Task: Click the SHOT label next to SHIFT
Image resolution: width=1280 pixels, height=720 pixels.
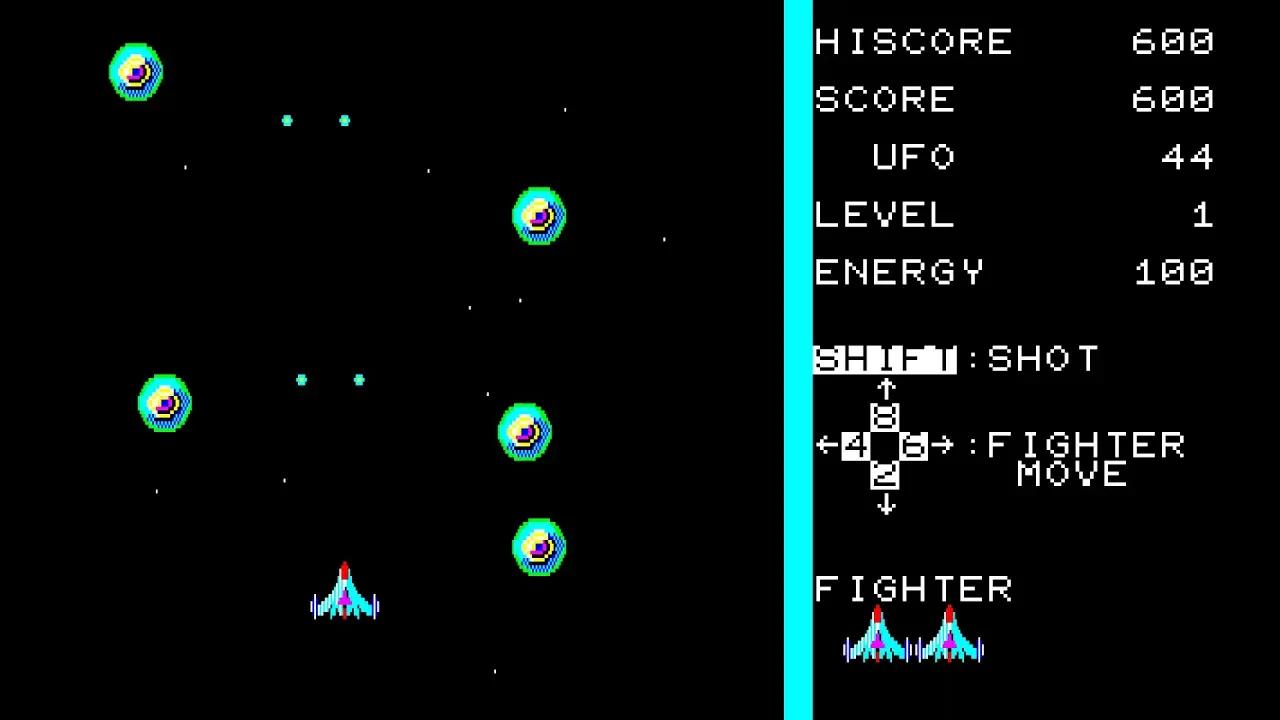Action: pos(1043,358)
